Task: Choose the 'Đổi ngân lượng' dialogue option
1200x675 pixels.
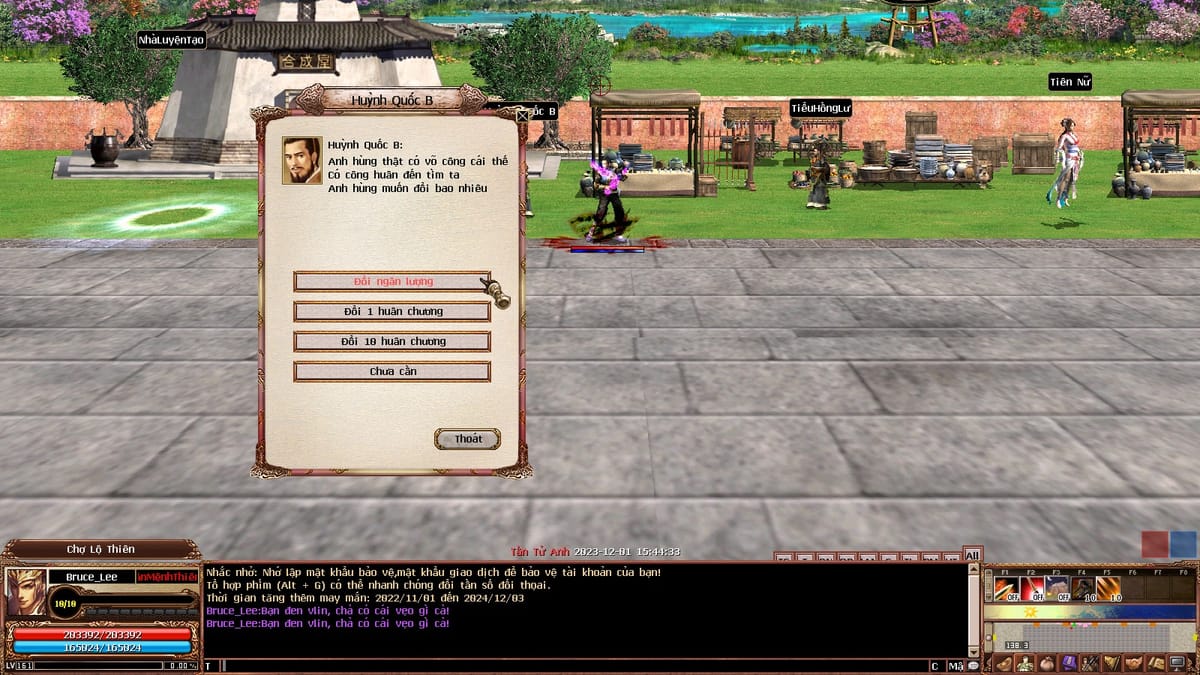Action: 392,281
